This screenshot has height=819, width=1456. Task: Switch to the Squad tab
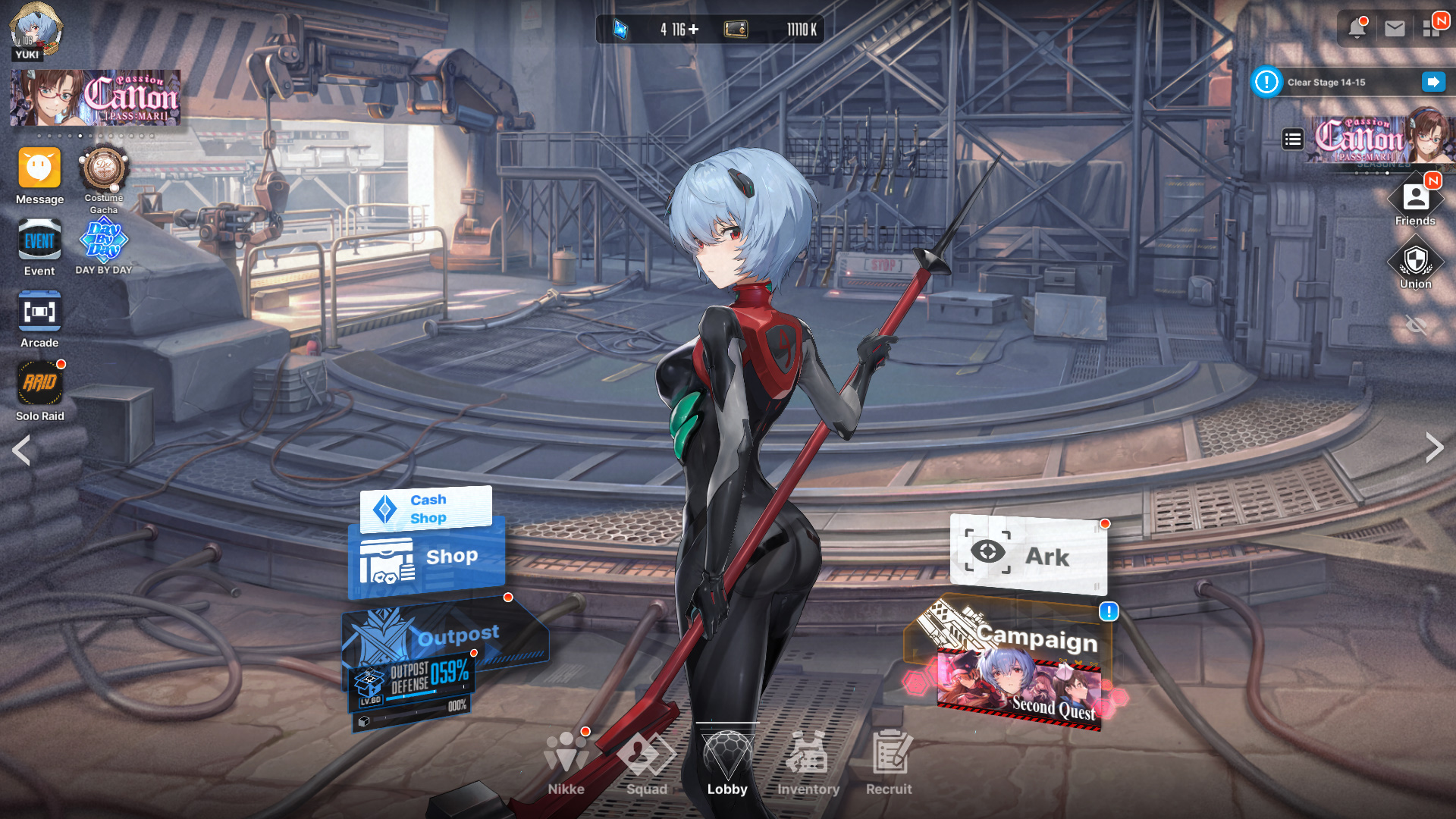(x=646, y=761)
